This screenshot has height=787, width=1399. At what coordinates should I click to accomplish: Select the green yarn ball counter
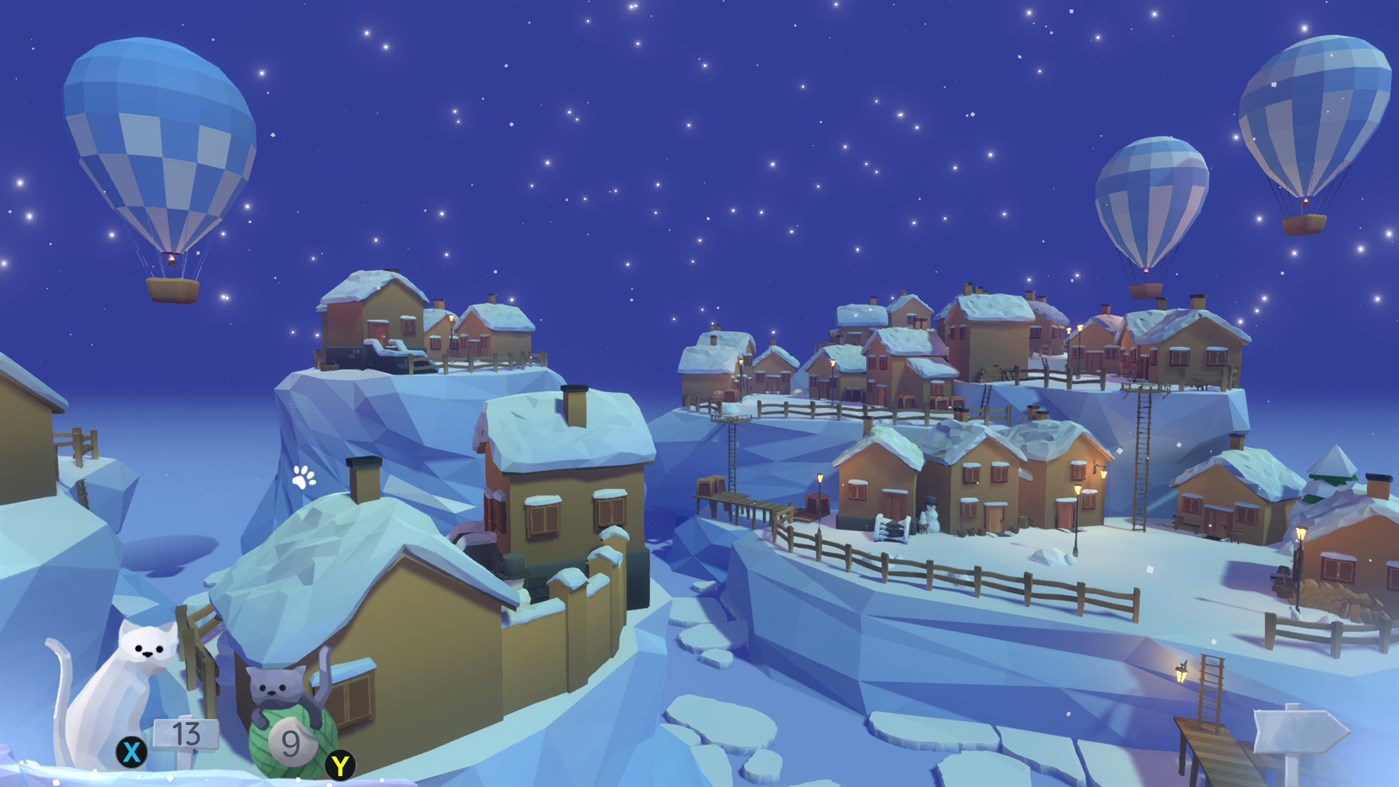[x=288, y=742]
